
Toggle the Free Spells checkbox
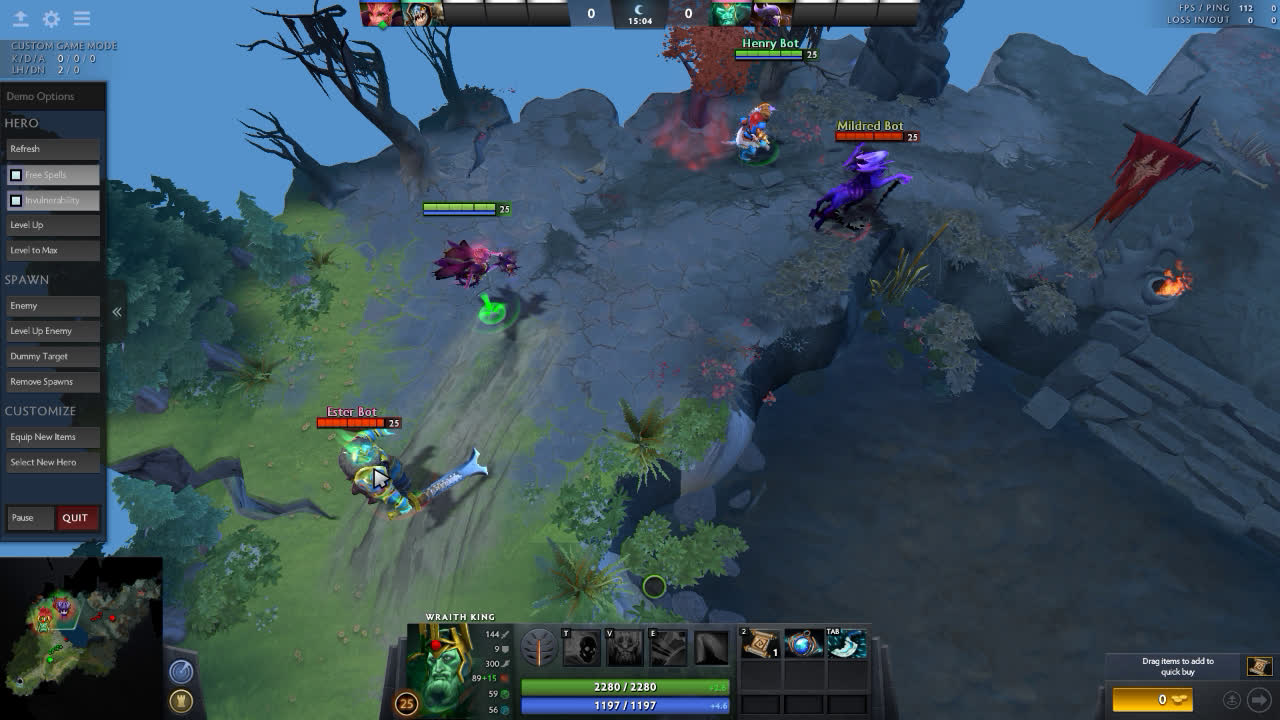[x=16, y=175]
